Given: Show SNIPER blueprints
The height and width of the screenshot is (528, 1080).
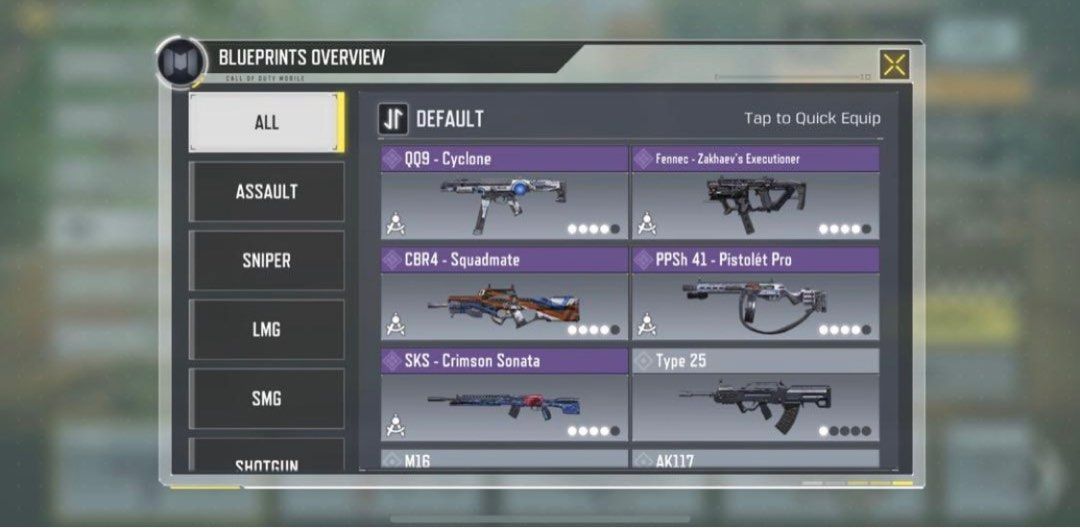Looking at the screenshot, I should coord(266,260).
